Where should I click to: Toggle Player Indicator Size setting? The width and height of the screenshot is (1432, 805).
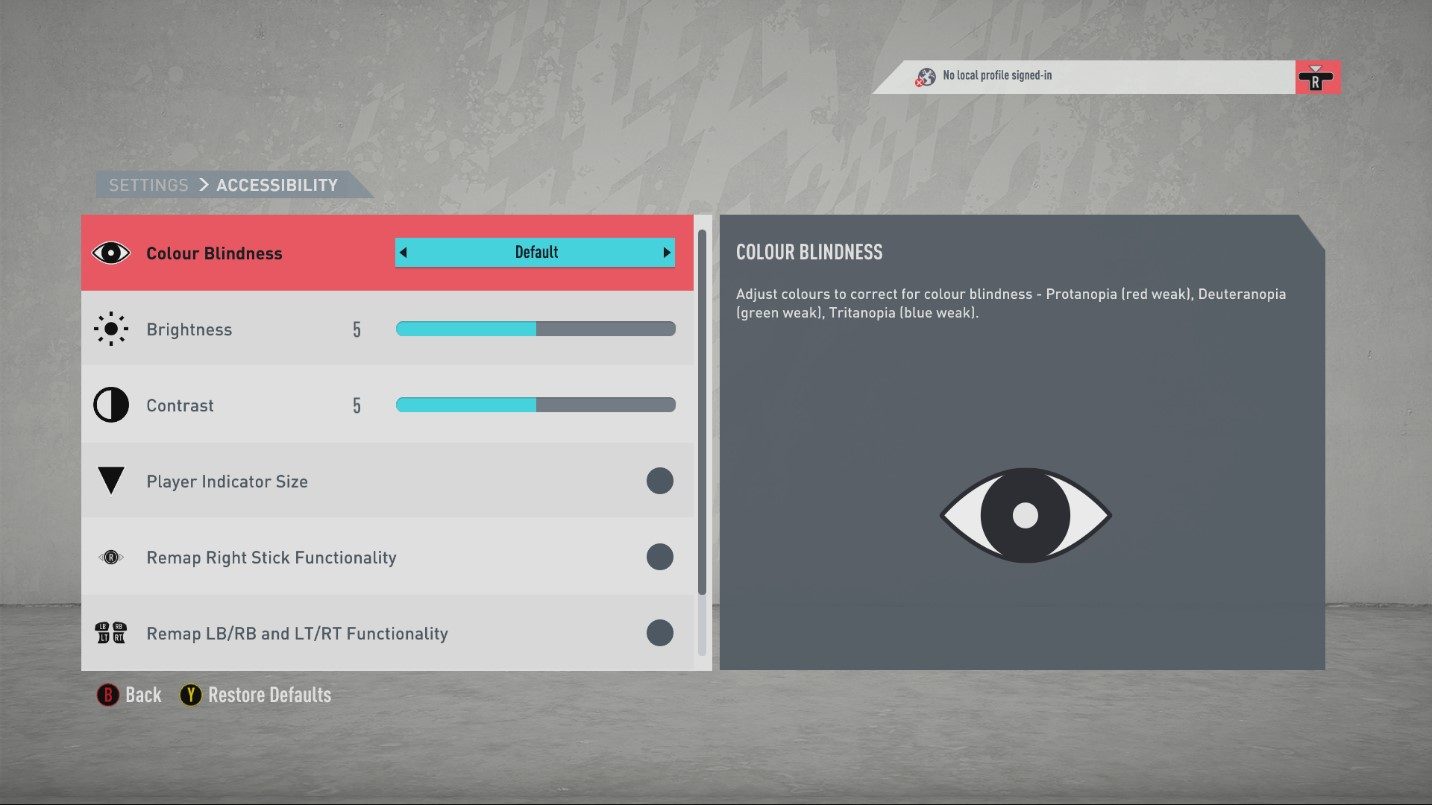pyautogui.click(x=660, y=481)
